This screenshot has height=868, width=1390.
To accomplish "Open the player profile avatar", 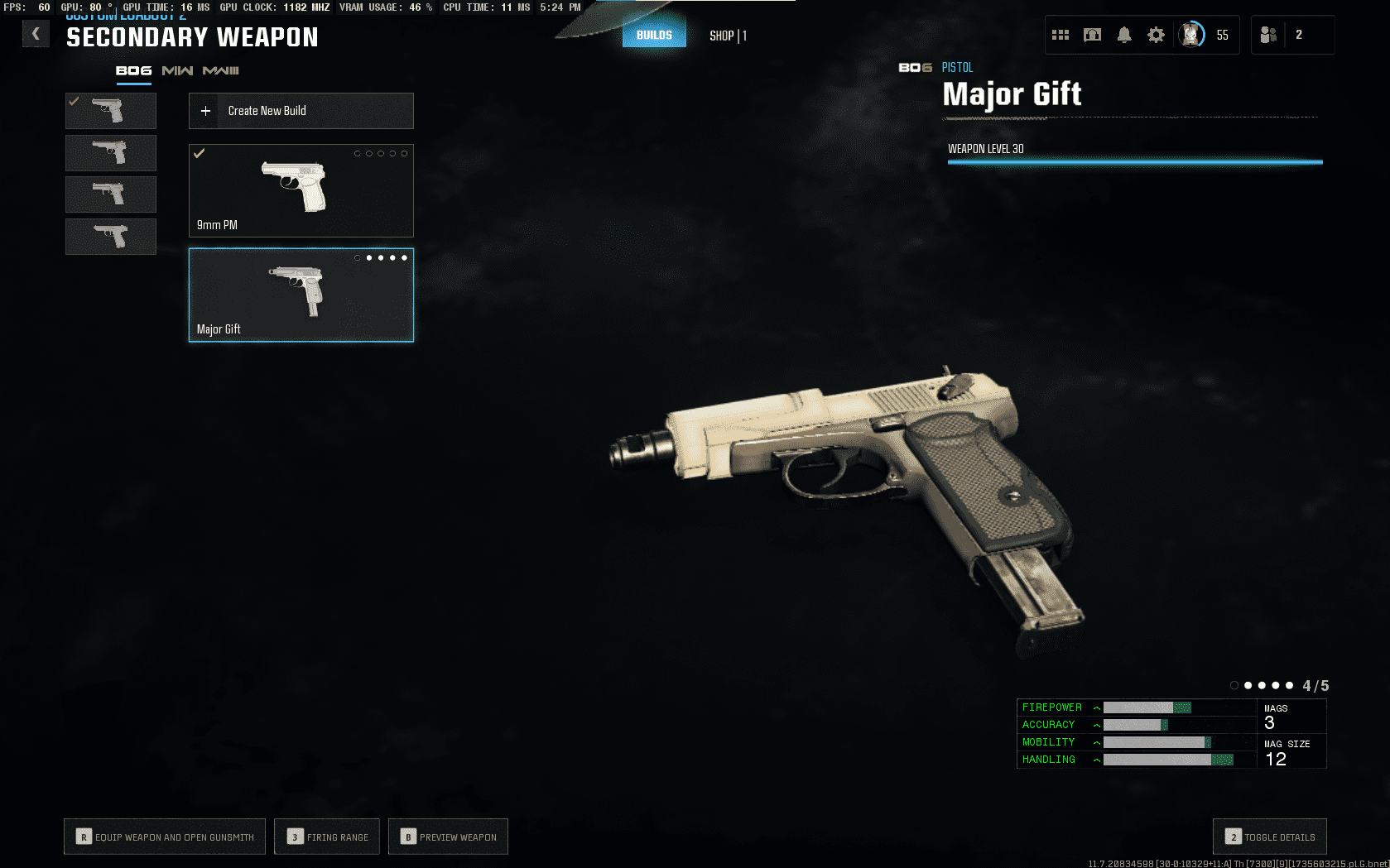I will click(x=1191, y=35).
